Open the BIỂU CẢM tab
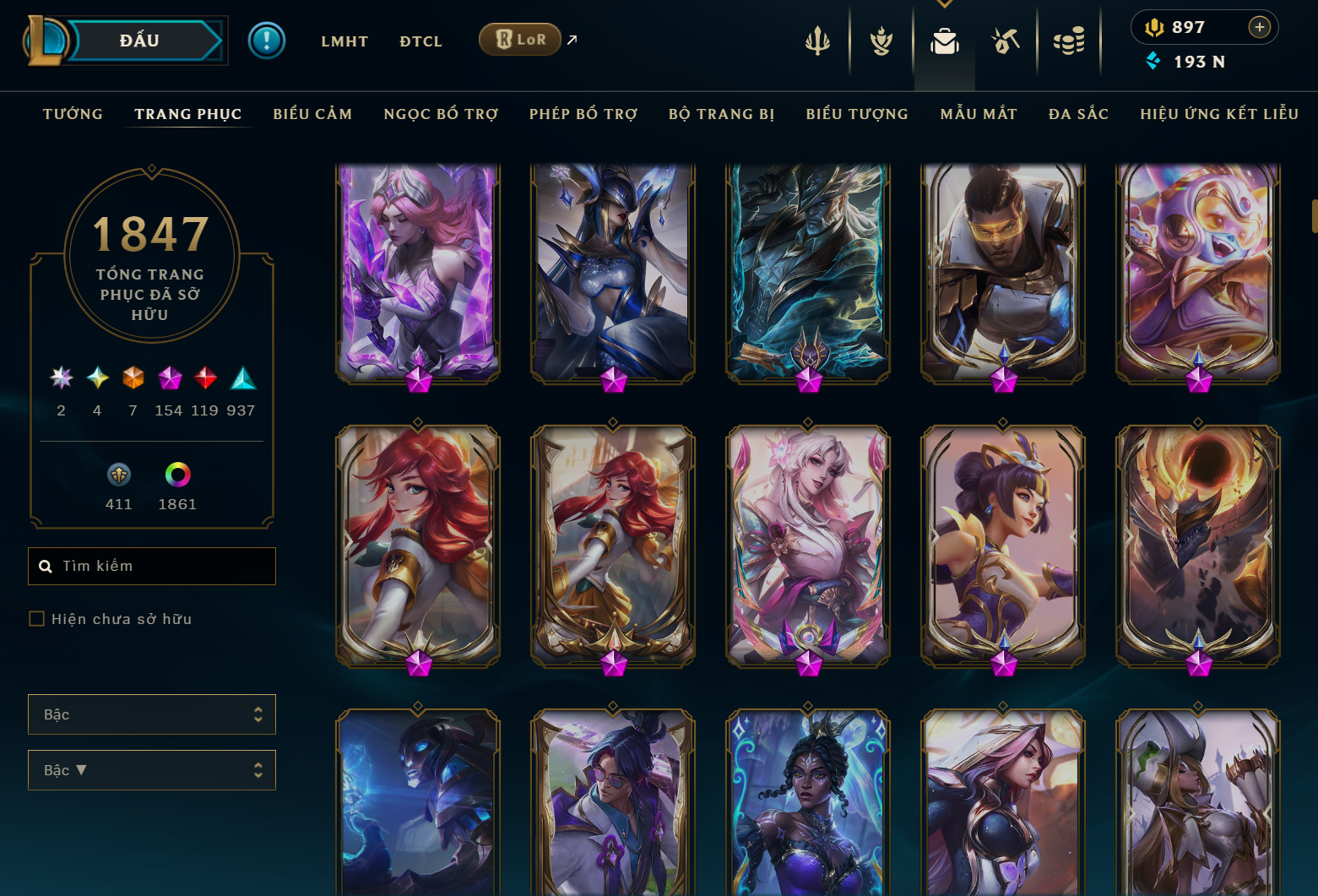This screenshot has height=896, width=1318. point(312,114)
